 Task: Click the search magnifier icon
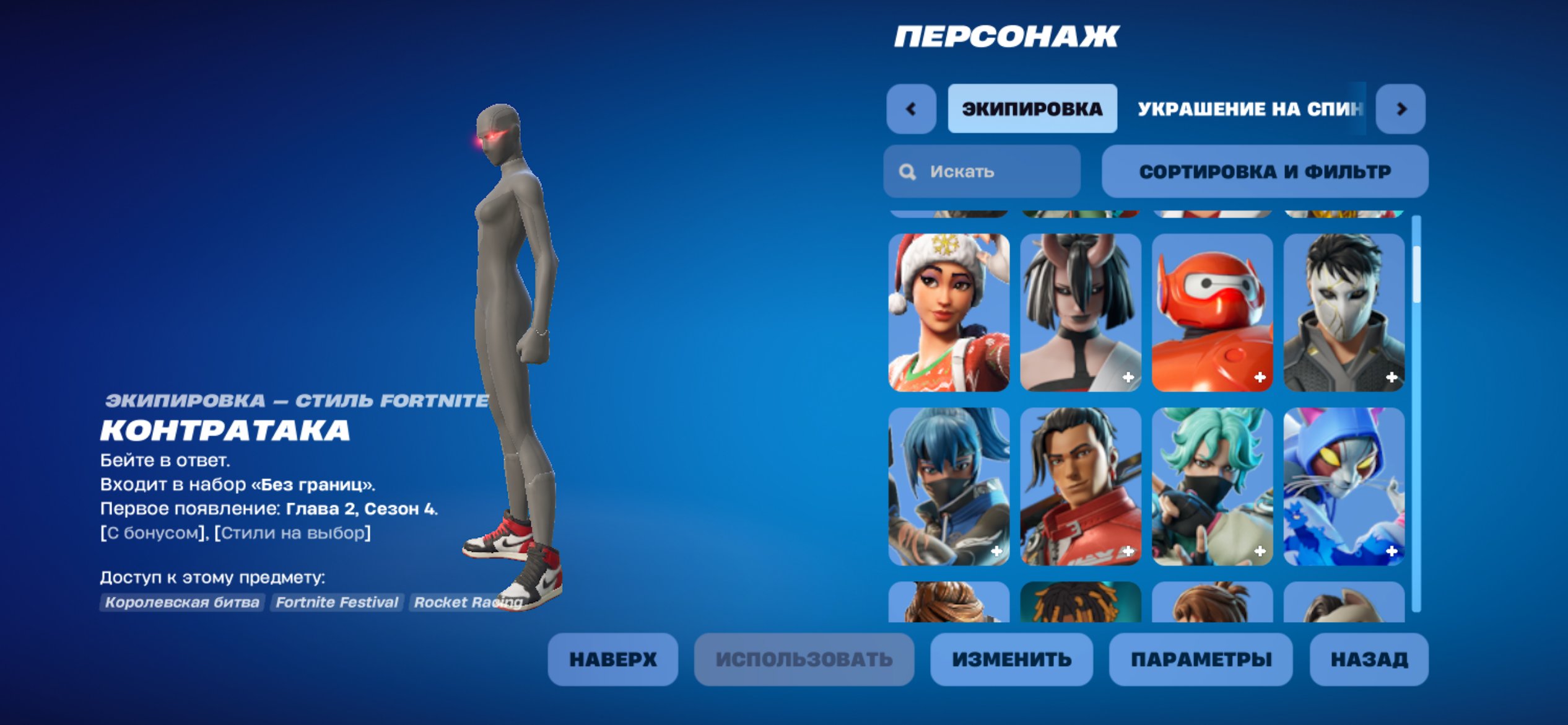[908, 172]
